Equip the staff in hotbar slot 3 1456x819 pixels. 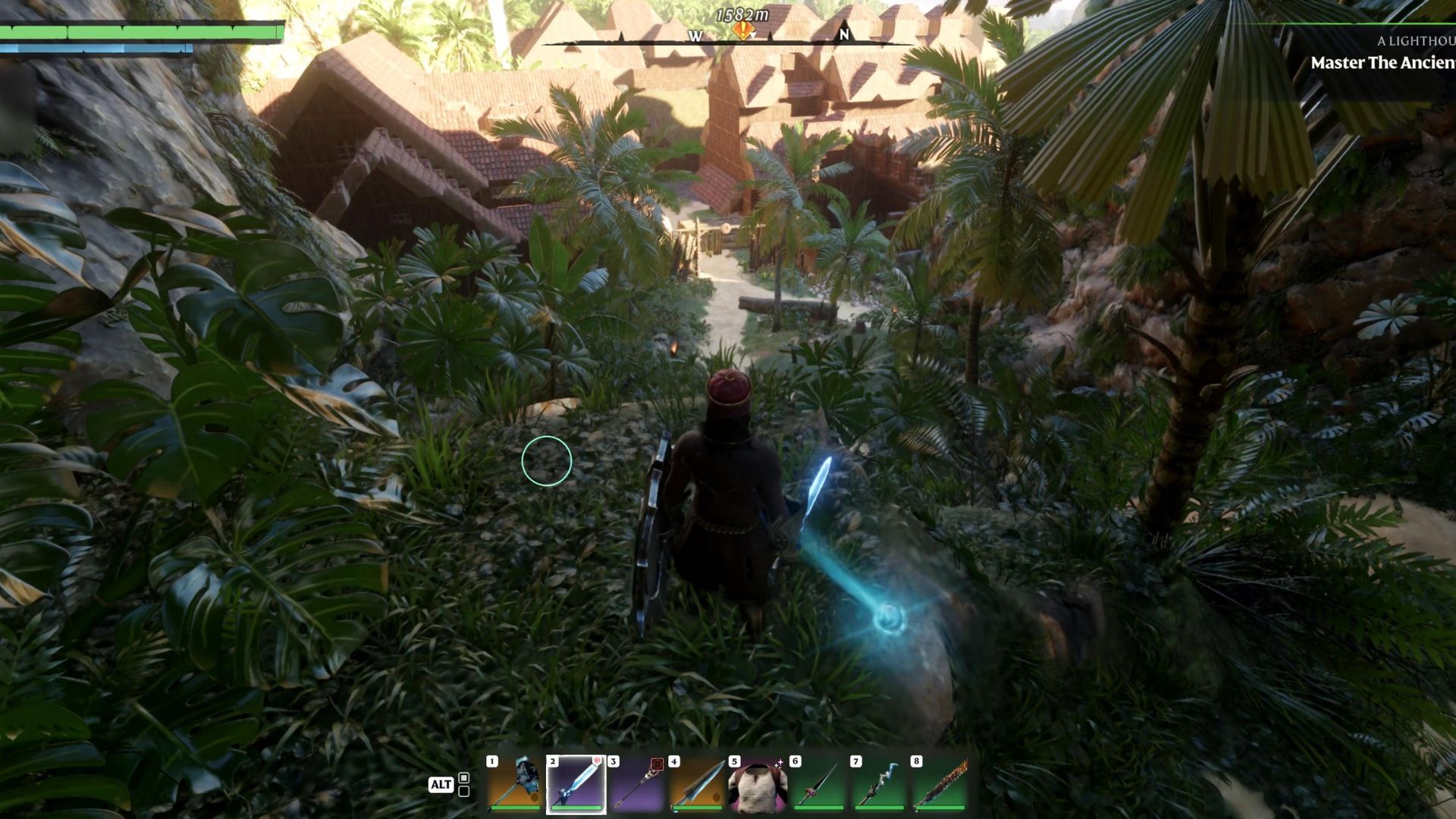[637, 784]
